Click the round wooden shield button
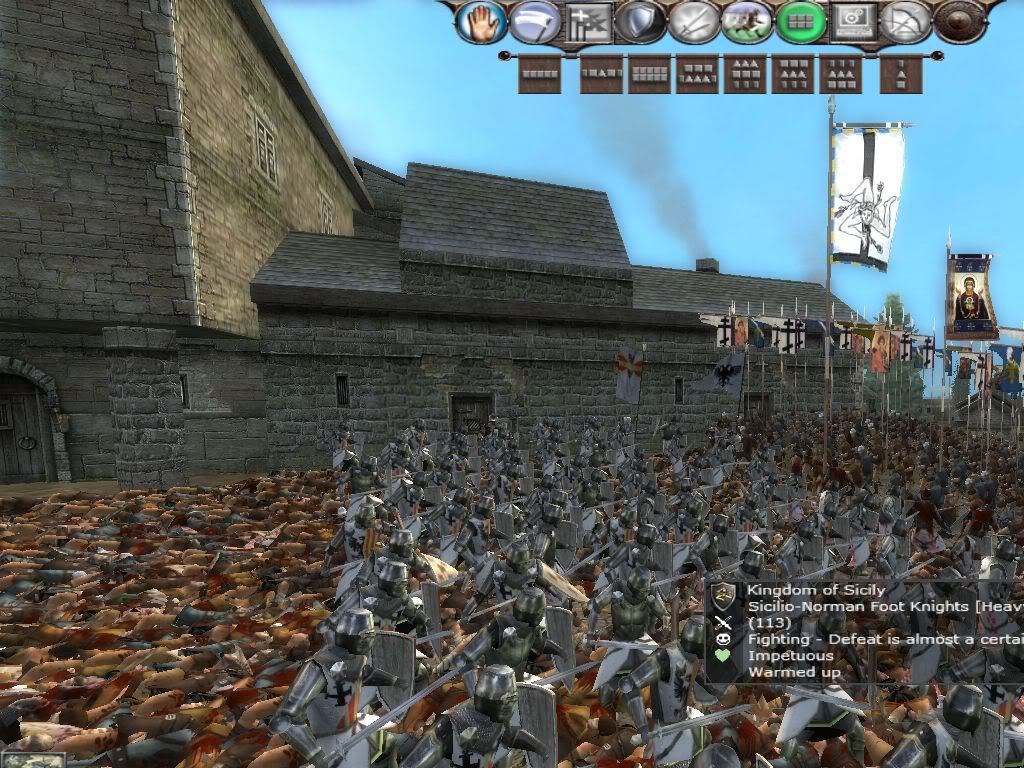Viewport: 1024px width, 768px height. coord(960,21)
